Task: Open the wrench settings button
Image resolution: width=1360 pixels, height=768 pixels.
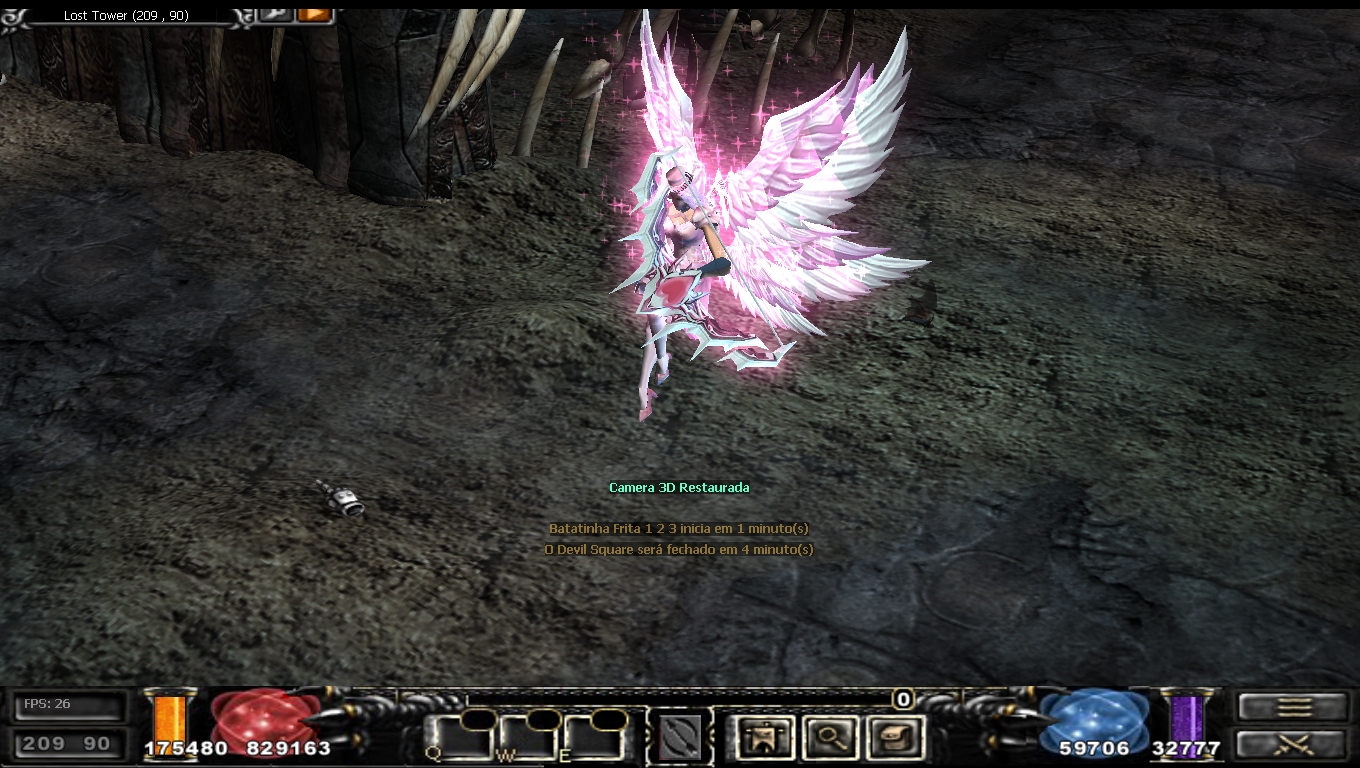Action: [275, 14]
